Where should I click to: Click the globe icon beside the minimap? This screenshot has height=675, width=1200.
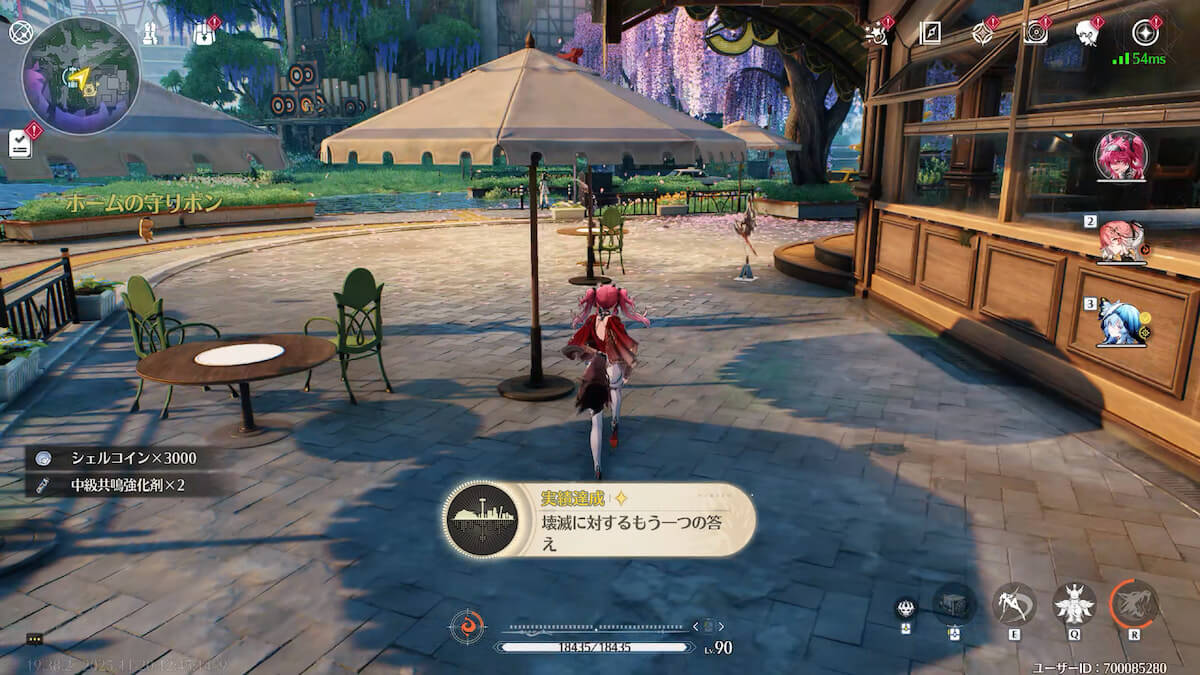pos(20,31)
